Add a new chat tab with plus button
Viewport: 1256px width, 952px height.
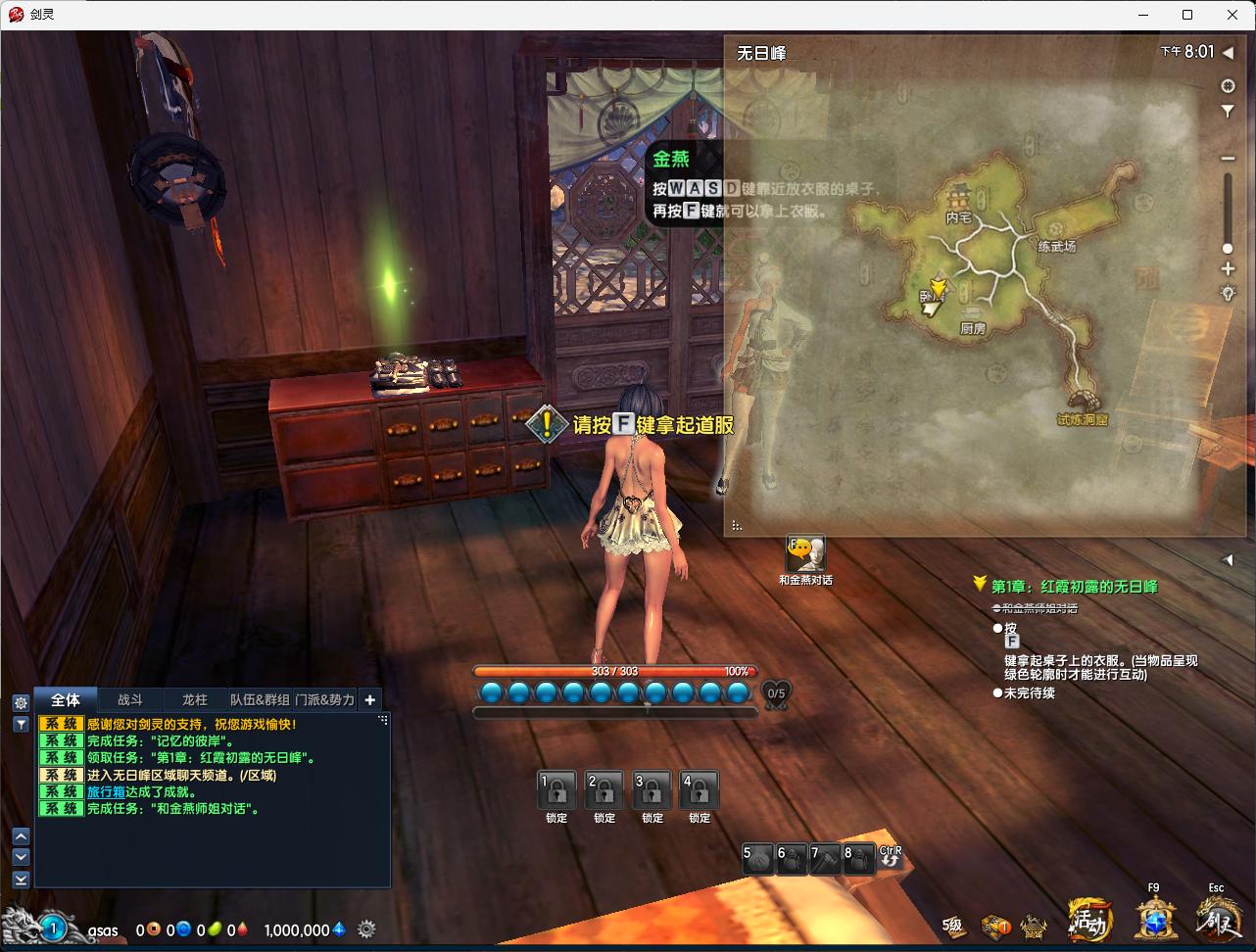(369, 699)
